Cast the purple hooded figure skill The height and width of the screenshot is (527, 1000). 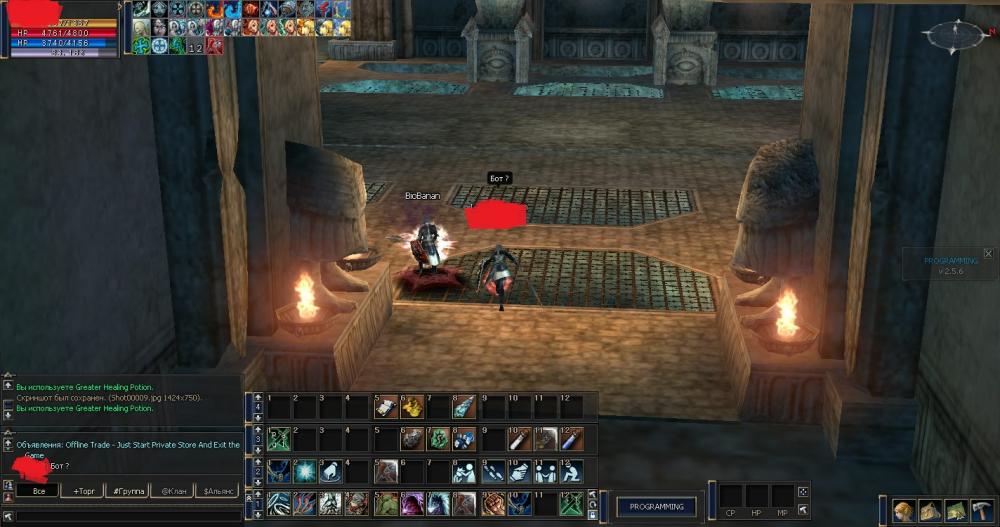pyautogui.click(x=412, y=503)
